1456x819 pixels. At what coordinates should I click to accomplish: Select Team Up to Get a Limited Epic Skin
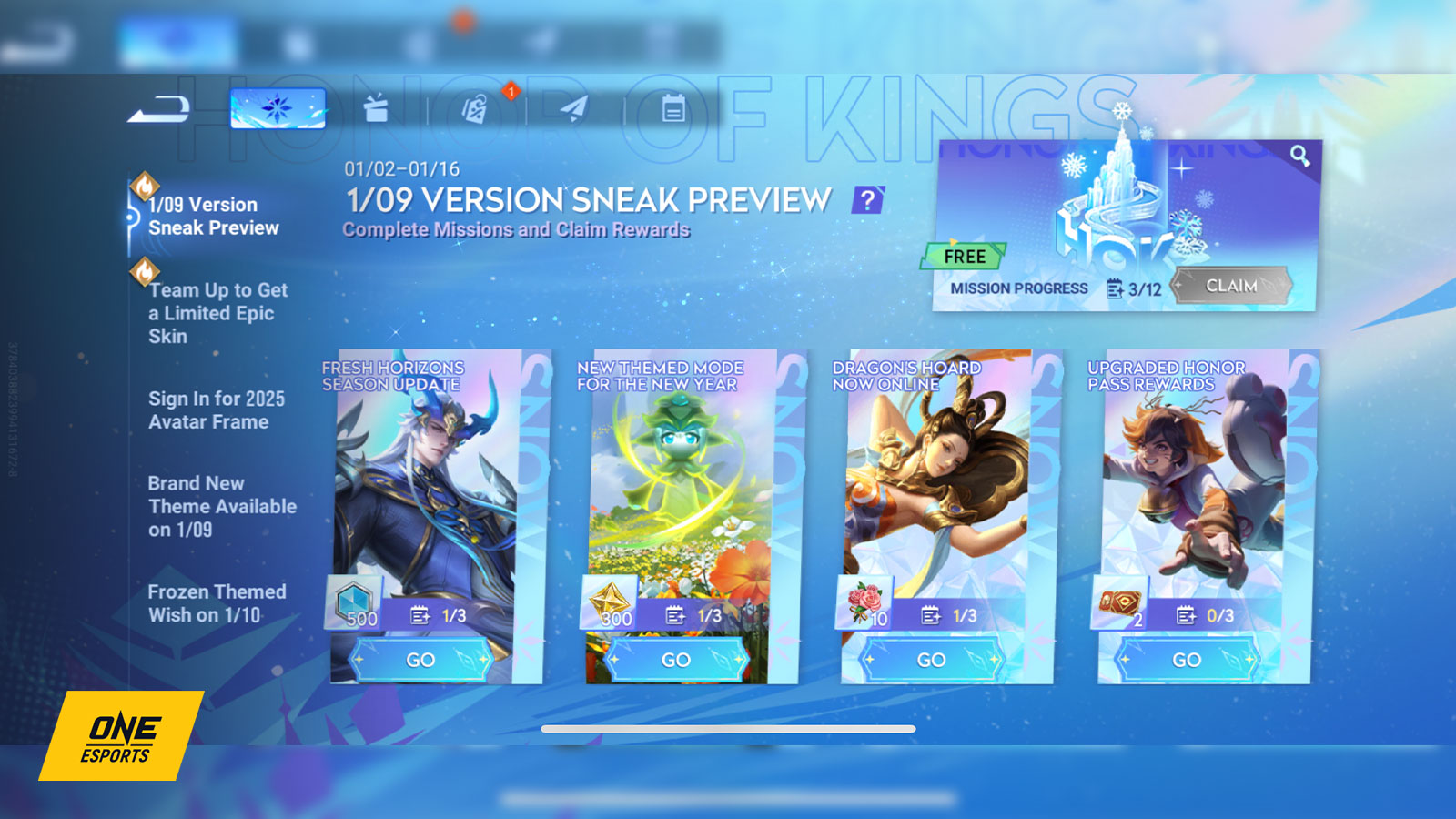pos(217,313)
